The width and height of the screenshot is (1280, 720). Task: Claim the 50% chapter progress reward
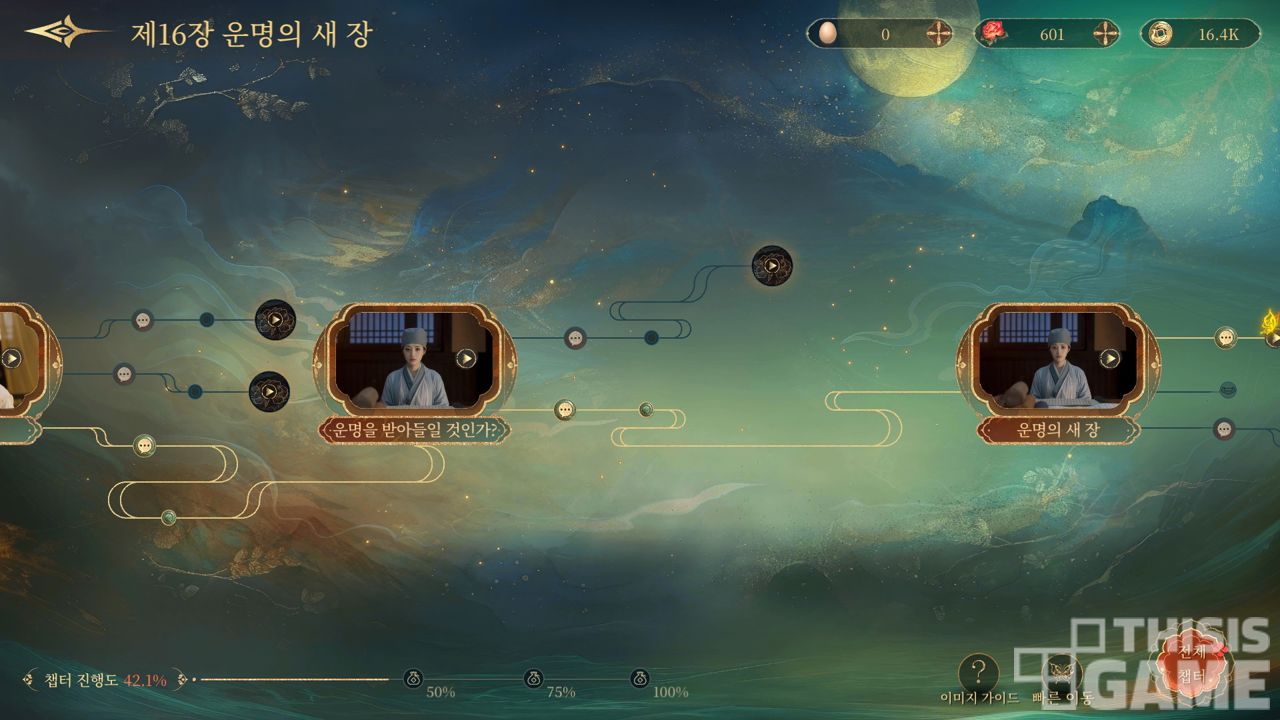414,679
